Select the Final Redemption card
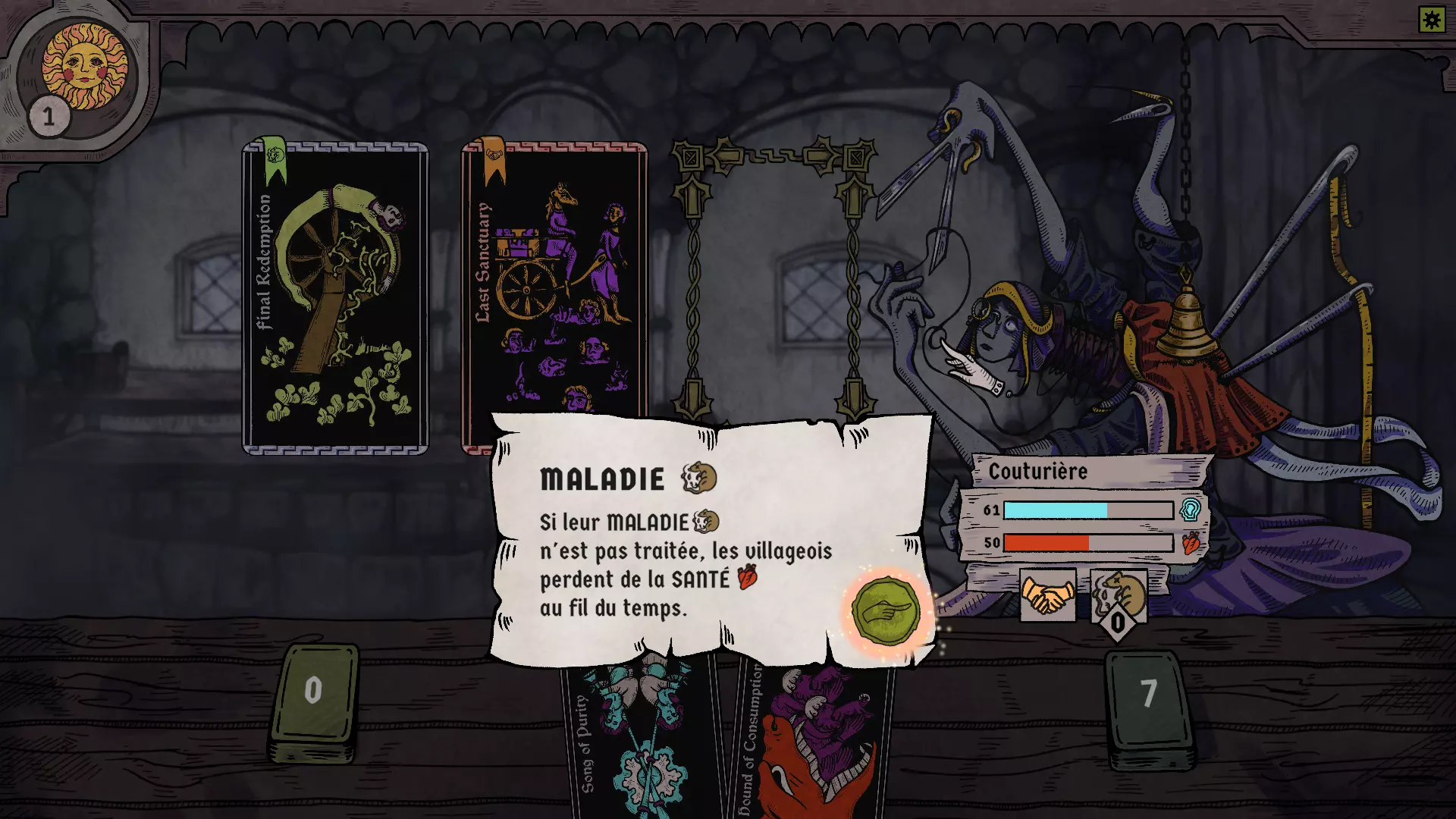 pyautogui.click(x=335, y=298)
